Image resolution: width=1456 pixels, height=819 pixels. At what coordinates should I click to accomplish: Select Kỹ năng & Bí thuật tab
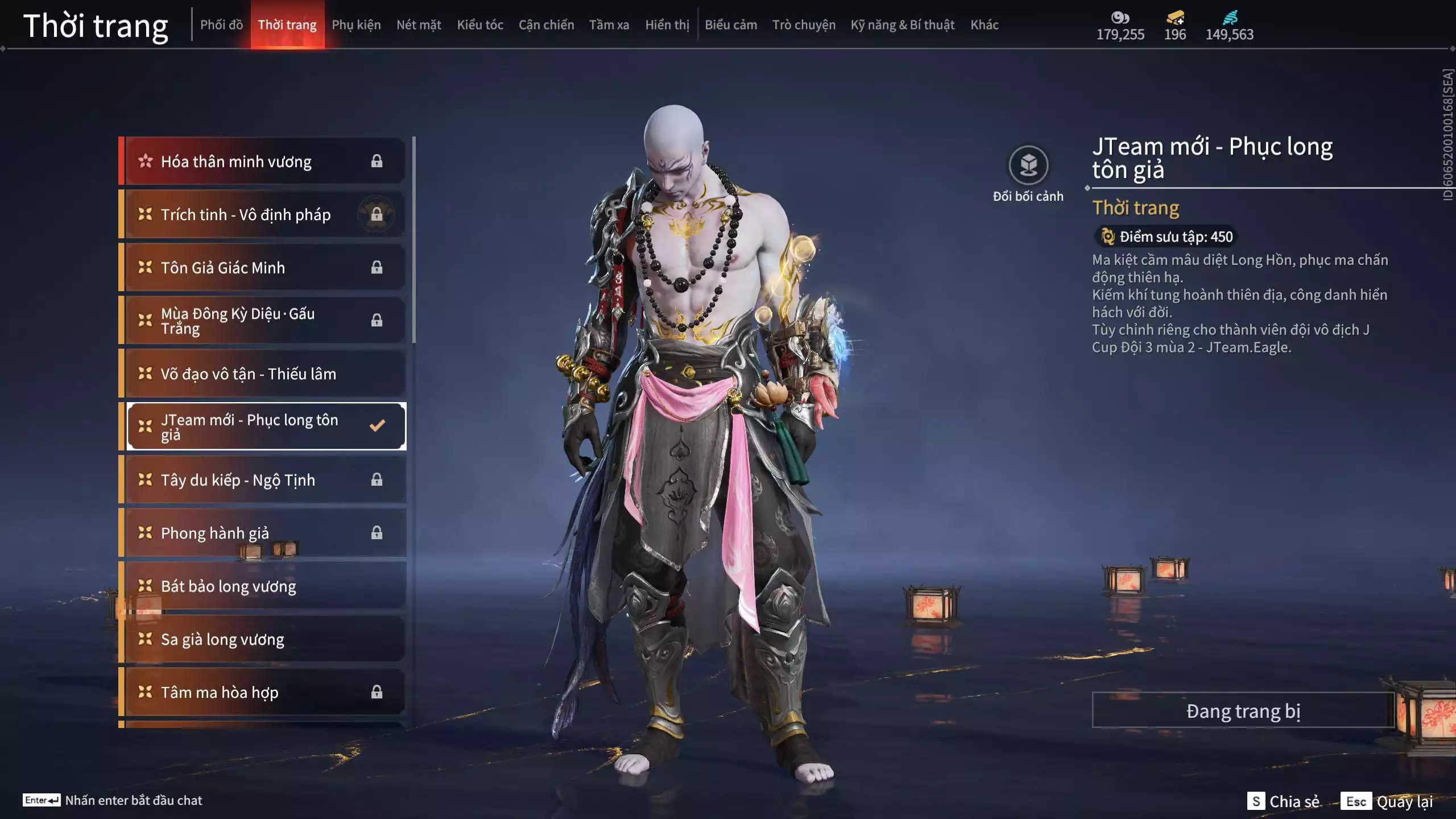902,25
